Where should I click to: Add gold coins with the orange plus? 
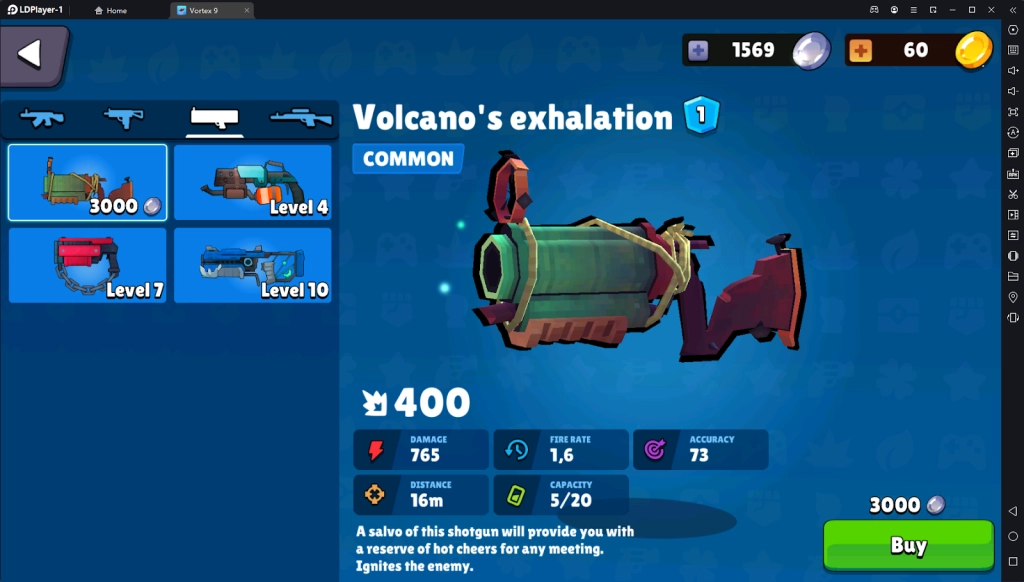pos(861,50)
